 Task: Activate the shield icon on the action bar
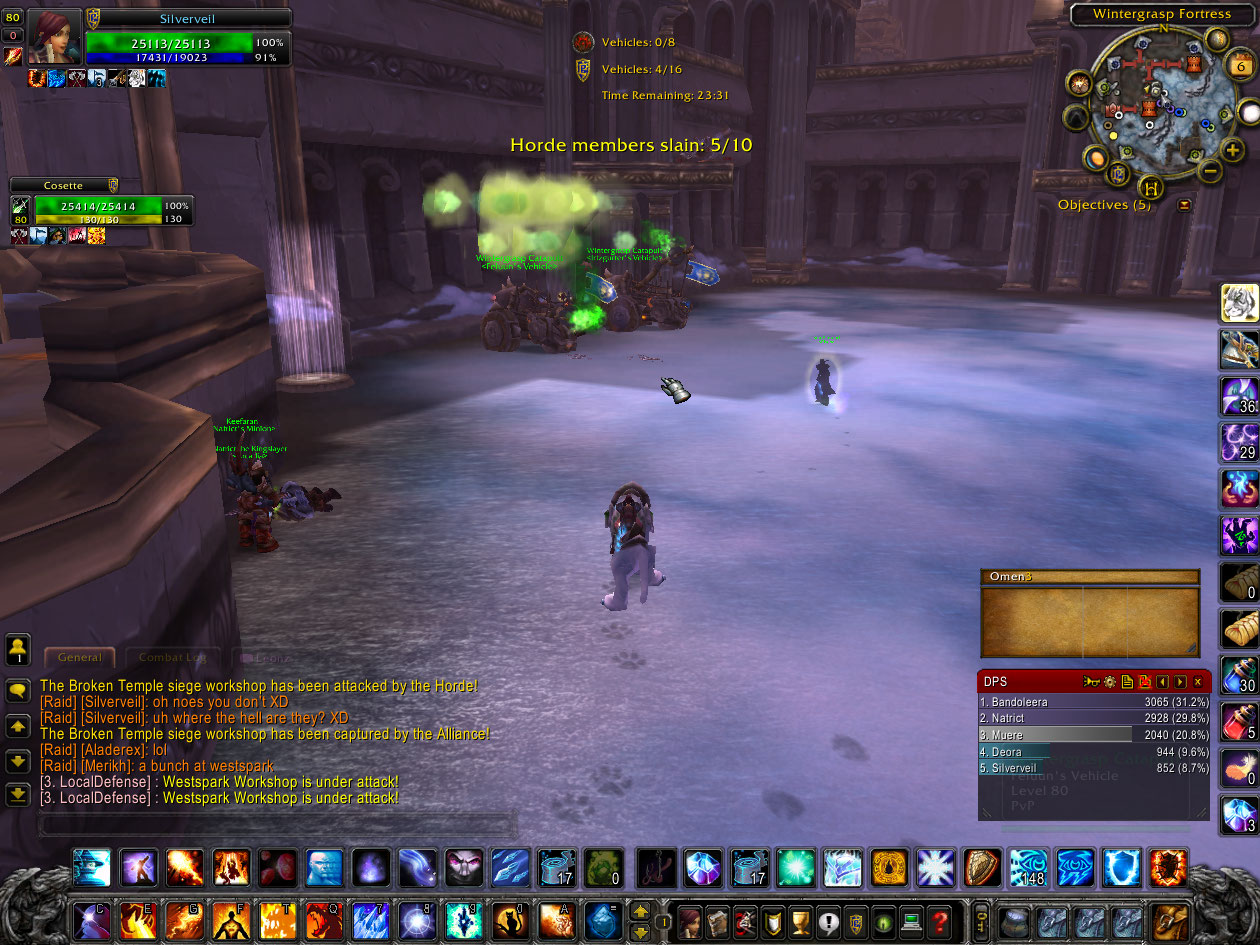[x=980, y=868]
